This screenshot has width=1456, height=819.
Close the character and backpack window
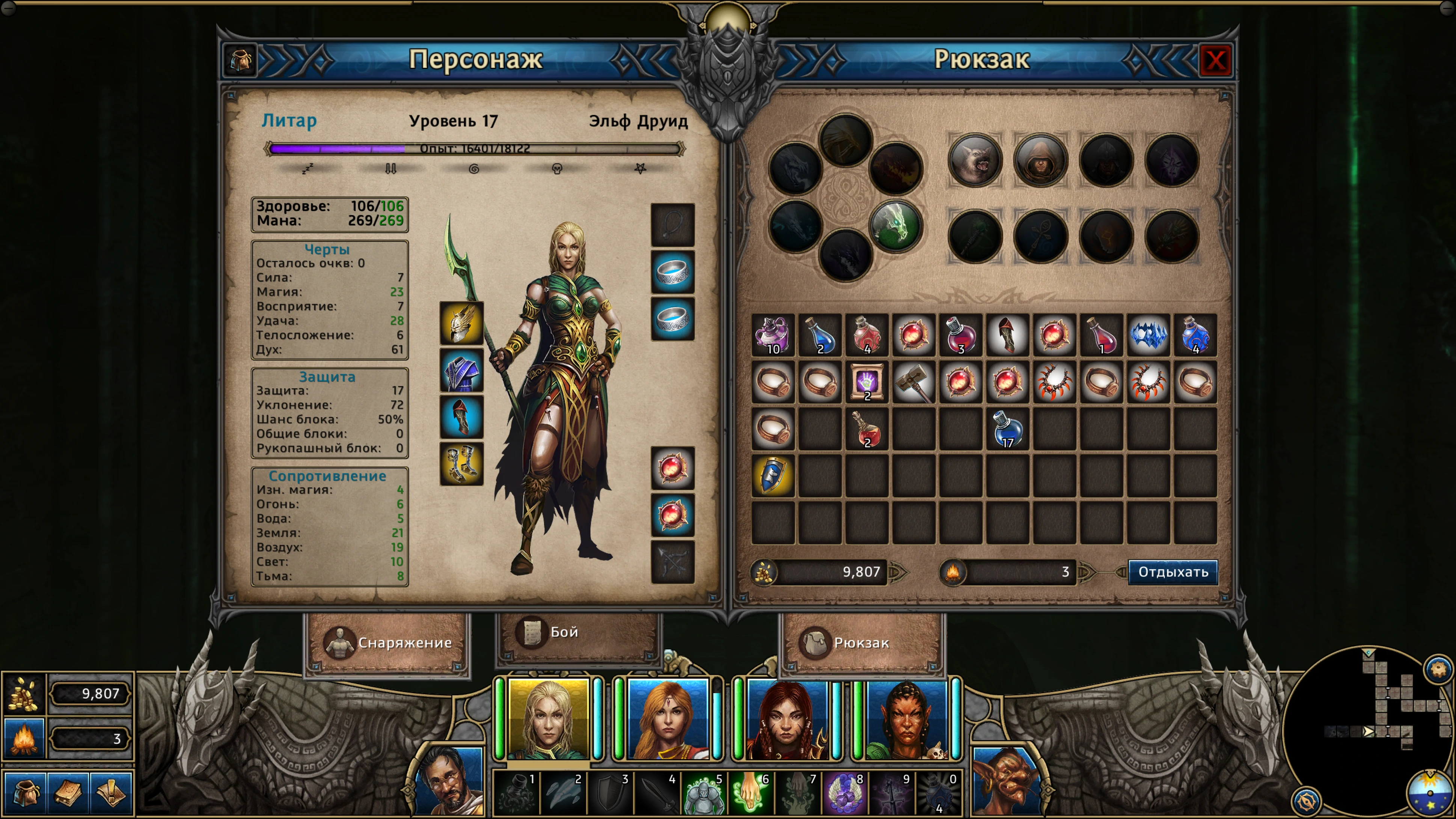[x=1215, y=60]
